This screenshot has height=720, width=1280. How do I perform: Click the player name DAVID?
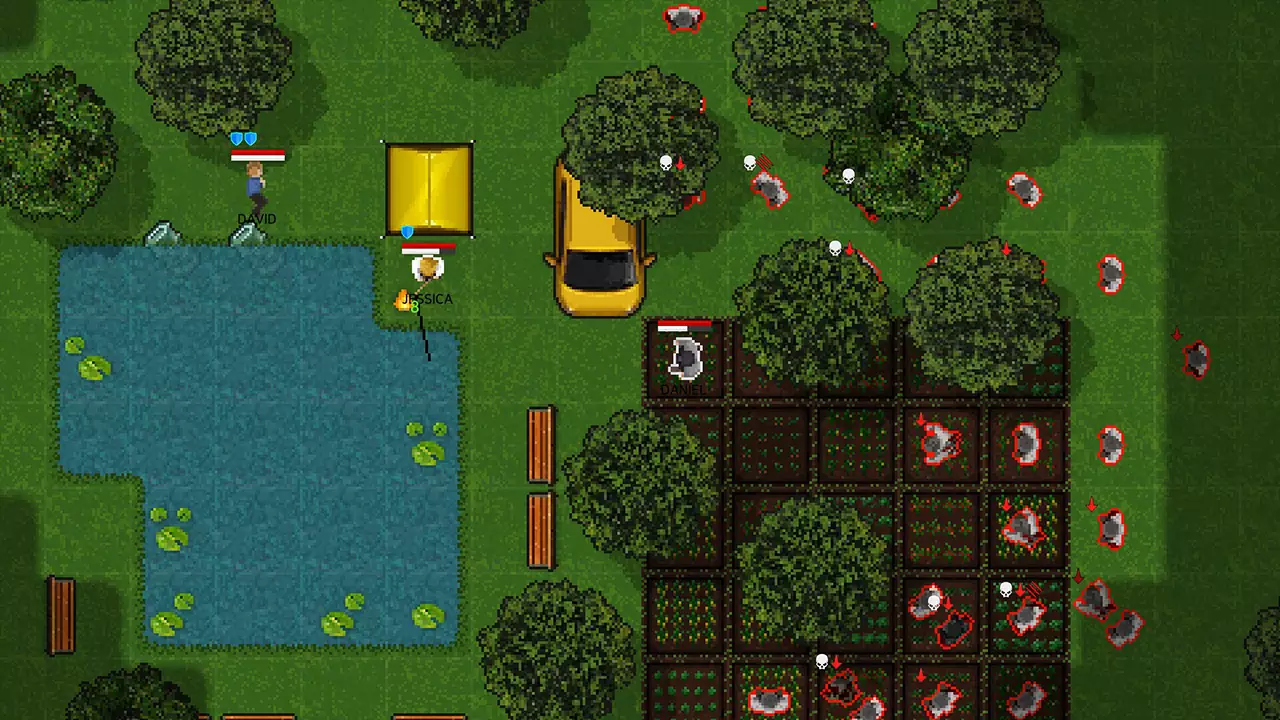(256, 219)
